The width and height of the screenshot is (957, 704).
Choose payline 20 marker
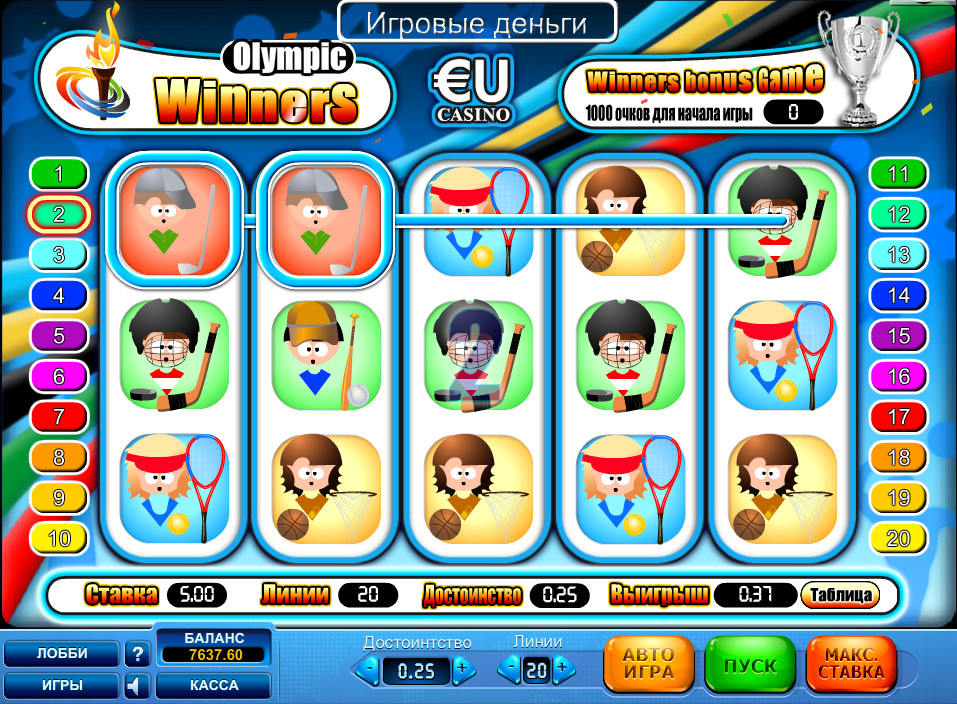tap(898, 539)
